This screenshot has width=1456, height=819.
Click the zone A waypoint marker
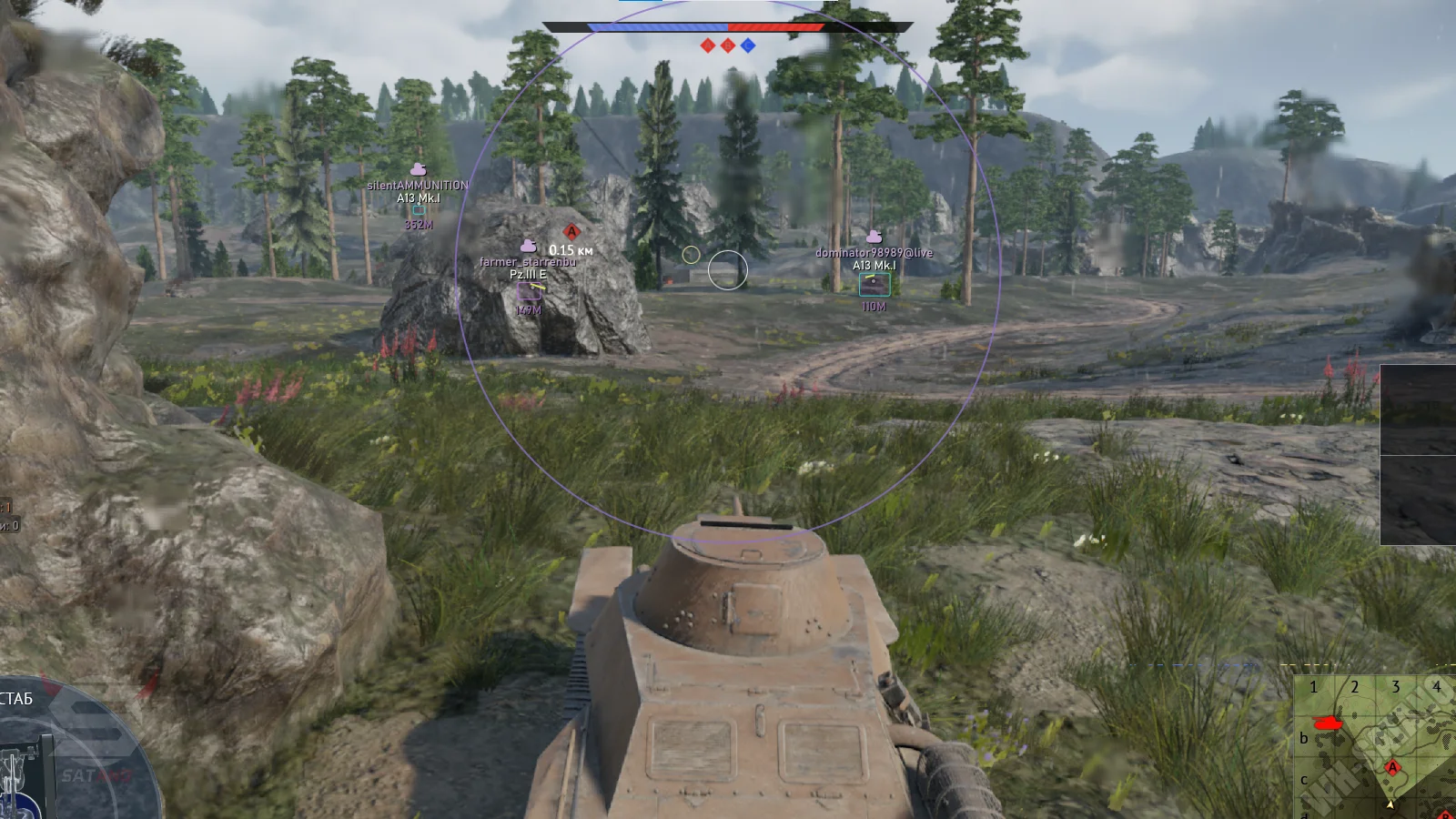(571, 232)
